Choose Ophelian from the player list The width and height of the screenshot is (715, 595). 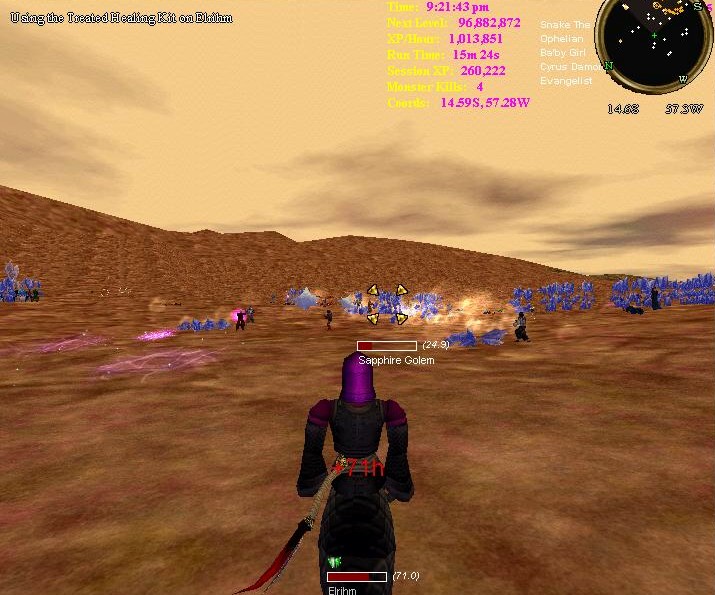(562, 39)
